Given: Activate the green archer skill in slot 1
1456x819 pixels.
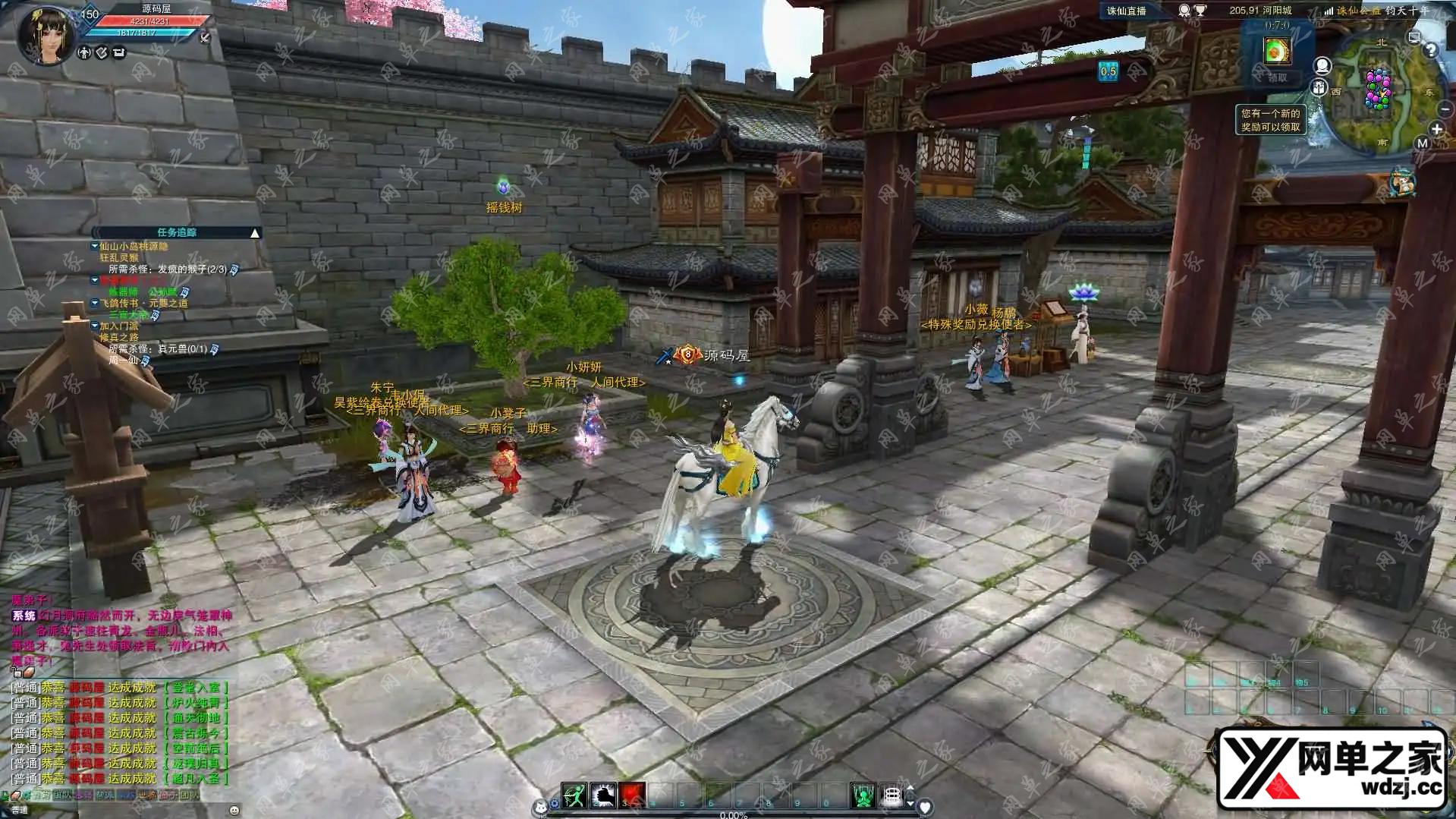Looking at the screenshot, I should (x=574, y=795).
